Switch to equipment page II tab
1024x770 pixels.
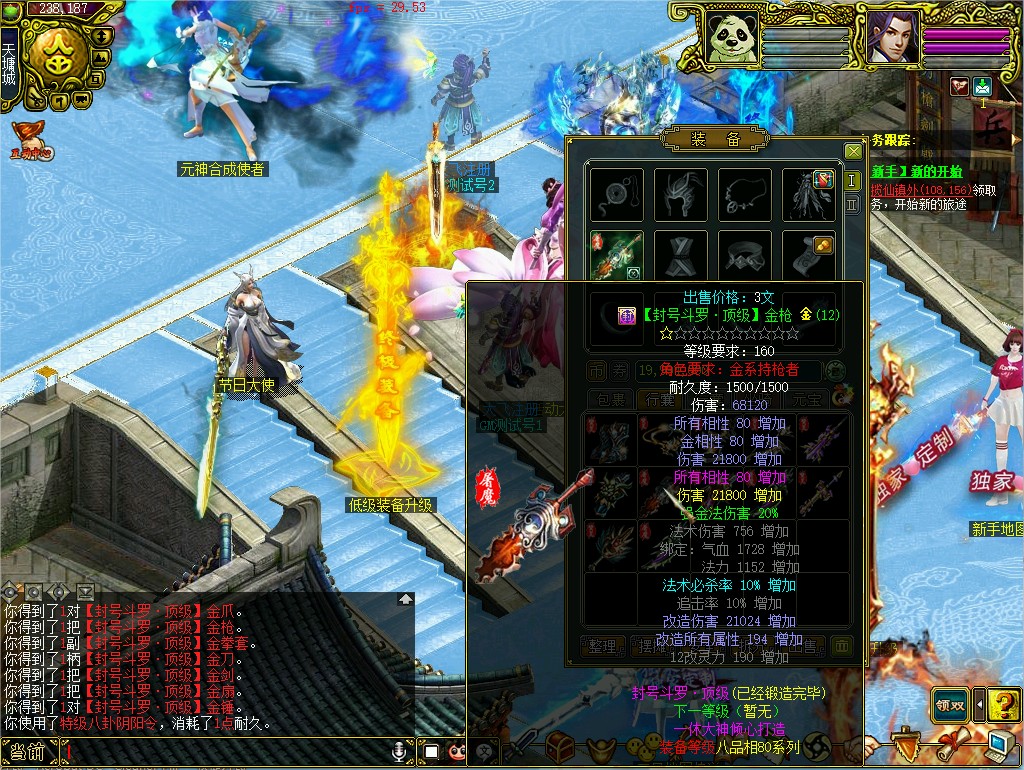(852, 204)
